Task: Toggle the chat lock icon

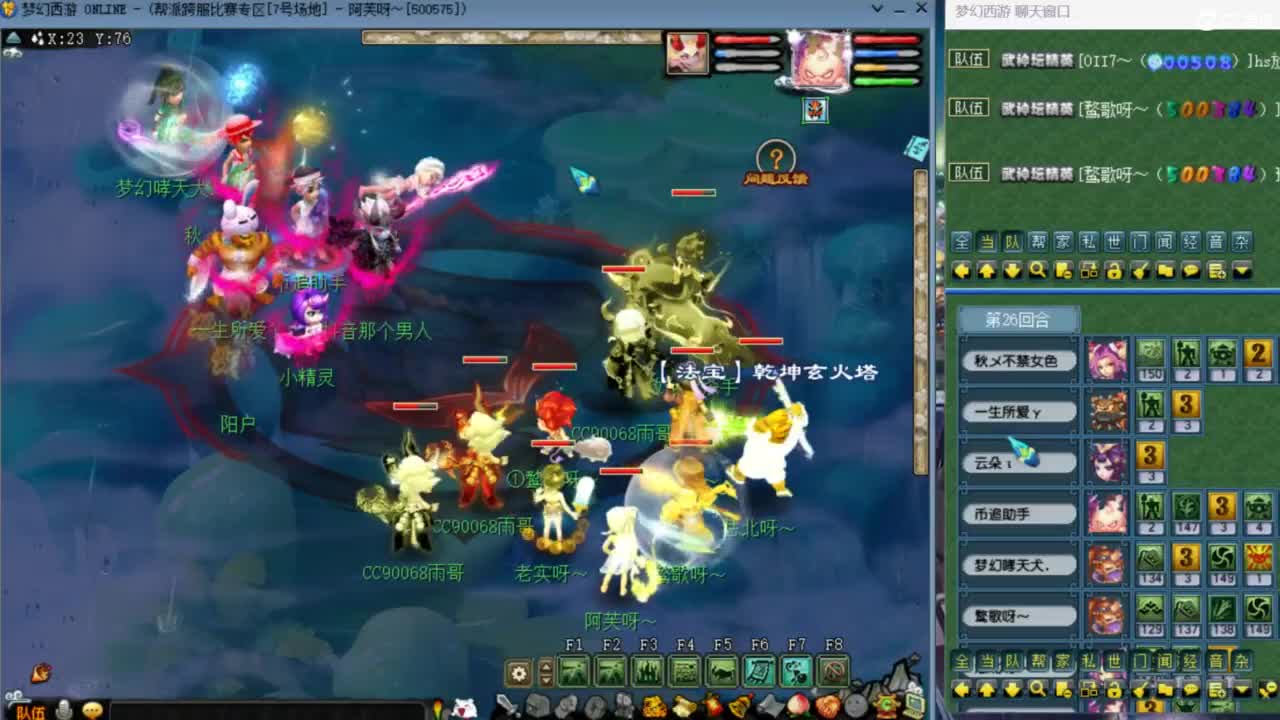Action: pos(1115,270)
